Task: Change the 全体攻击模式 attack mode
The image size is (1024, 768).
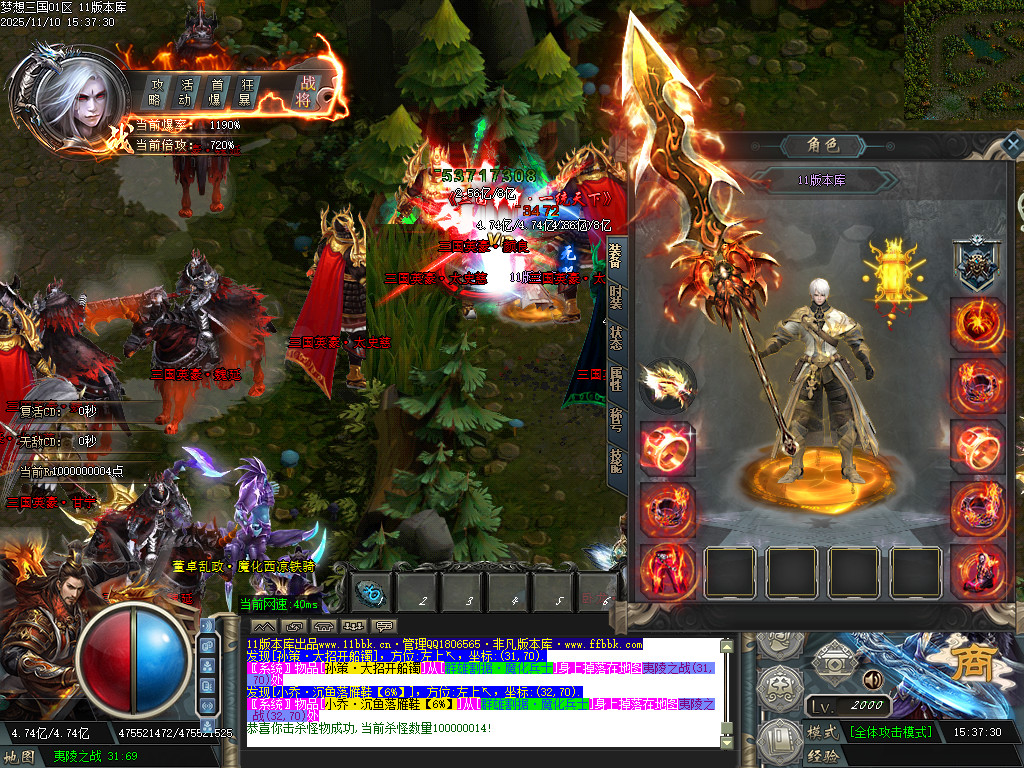Action: coord(890,732)
